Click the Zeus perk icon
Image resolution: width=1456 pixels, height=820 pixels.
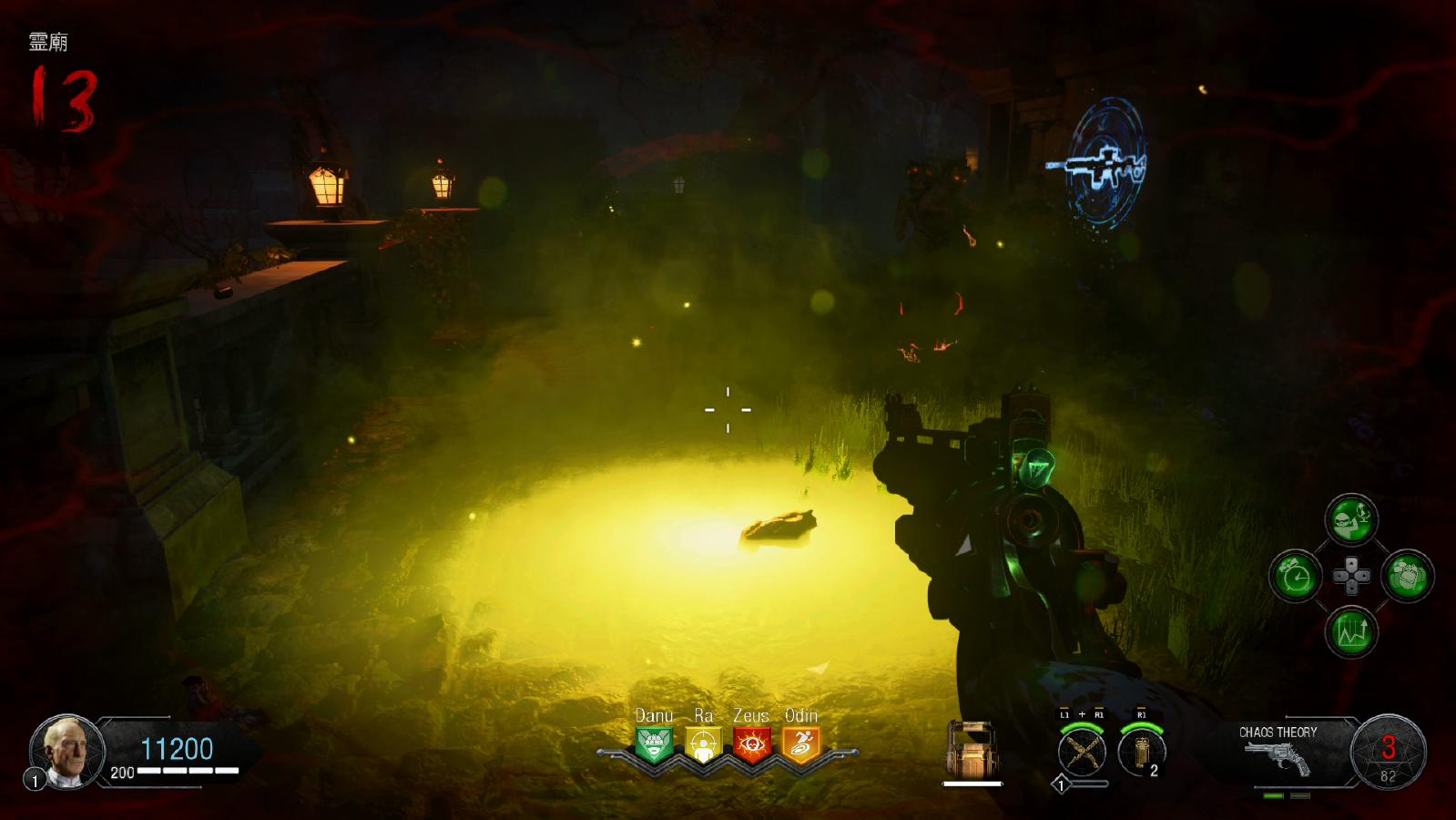point(752,745)
